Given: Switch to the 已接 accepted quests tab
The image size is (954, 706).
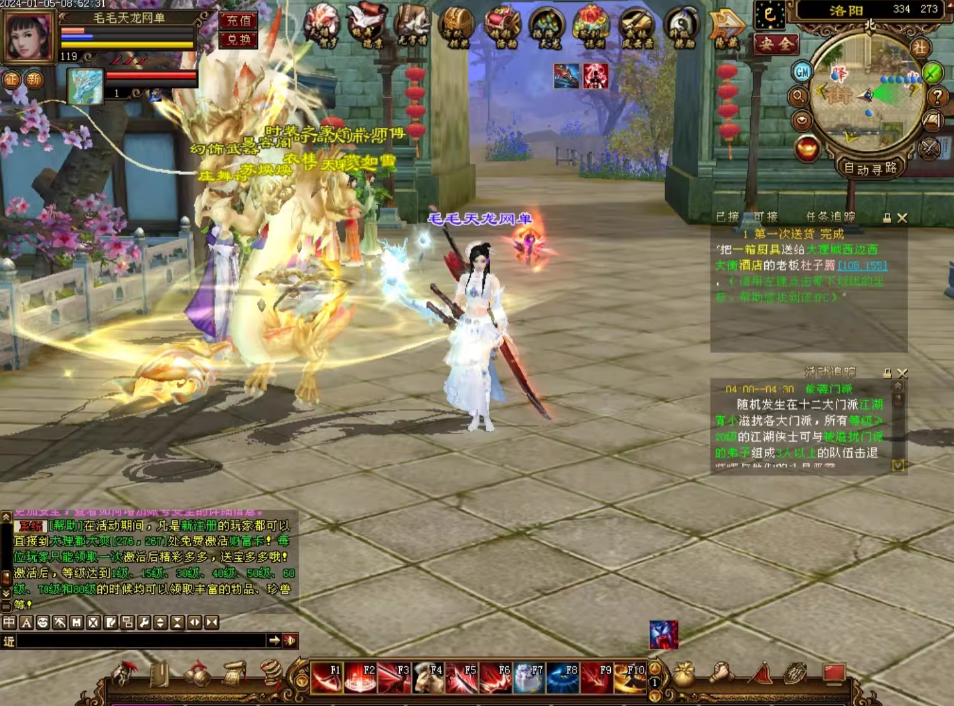Looking at the screenshot, I should 728,216.
